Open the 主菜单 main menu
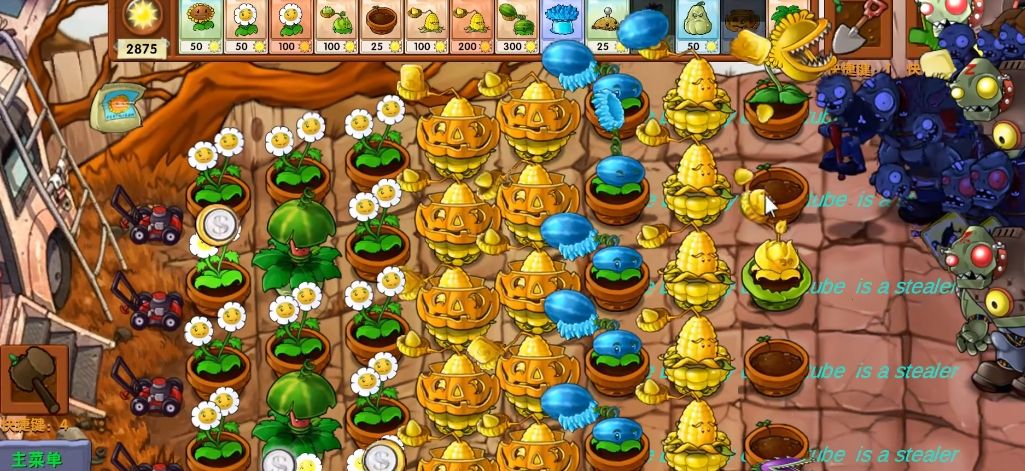This screenshot has width=1025, height=471. pyautogui.click(x=43, y=456)
